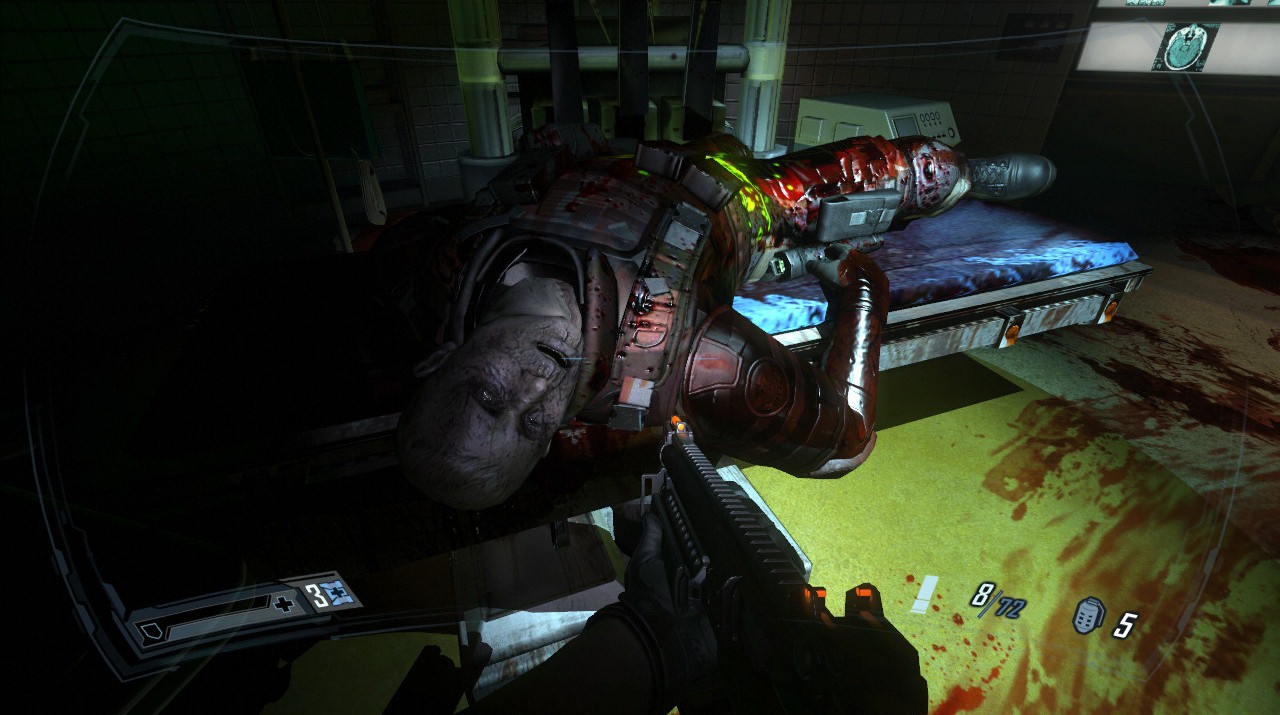Click the grenade icon in the HUD

[1087, 617]
